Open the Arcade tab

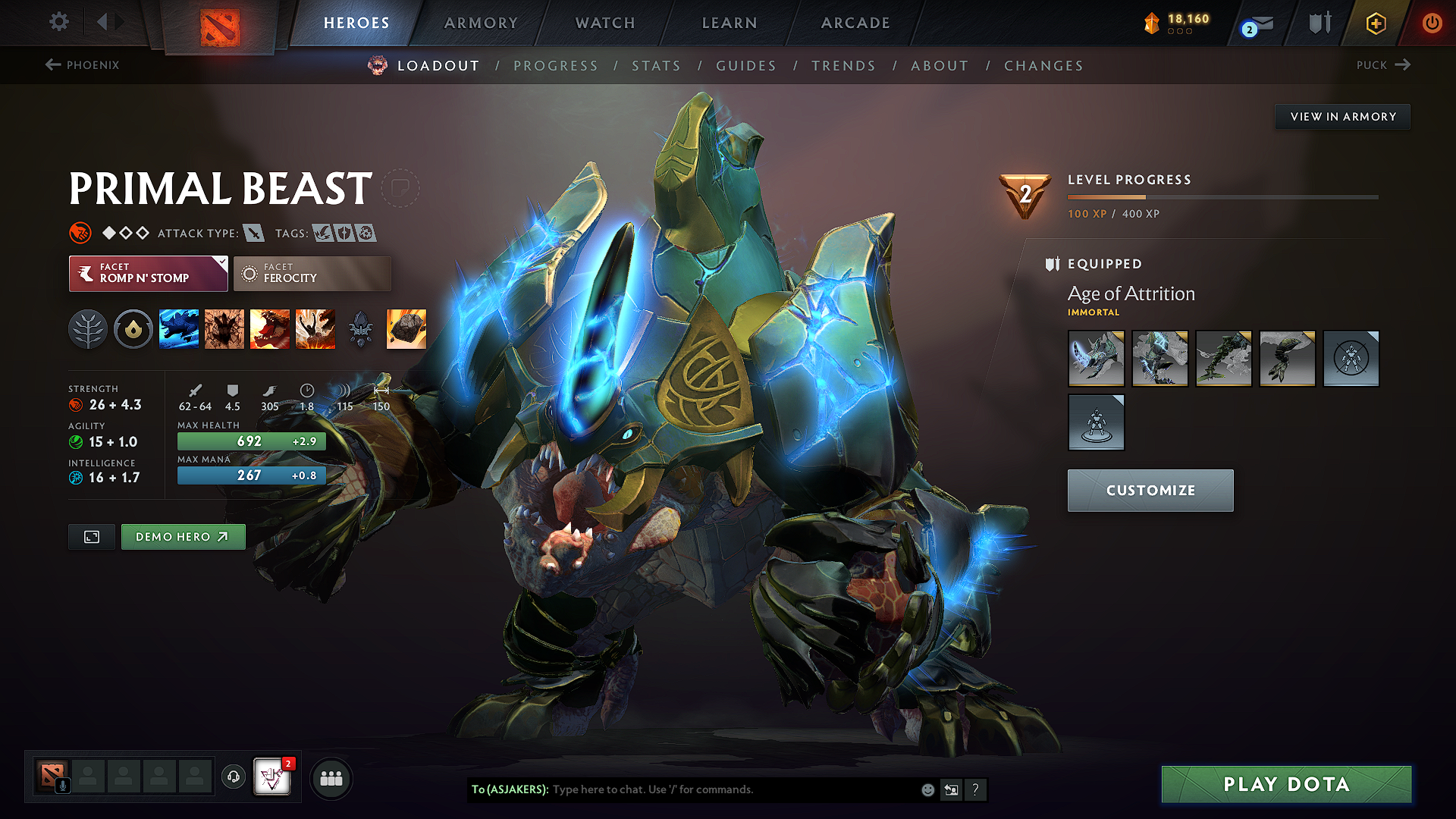pos(855,23)
